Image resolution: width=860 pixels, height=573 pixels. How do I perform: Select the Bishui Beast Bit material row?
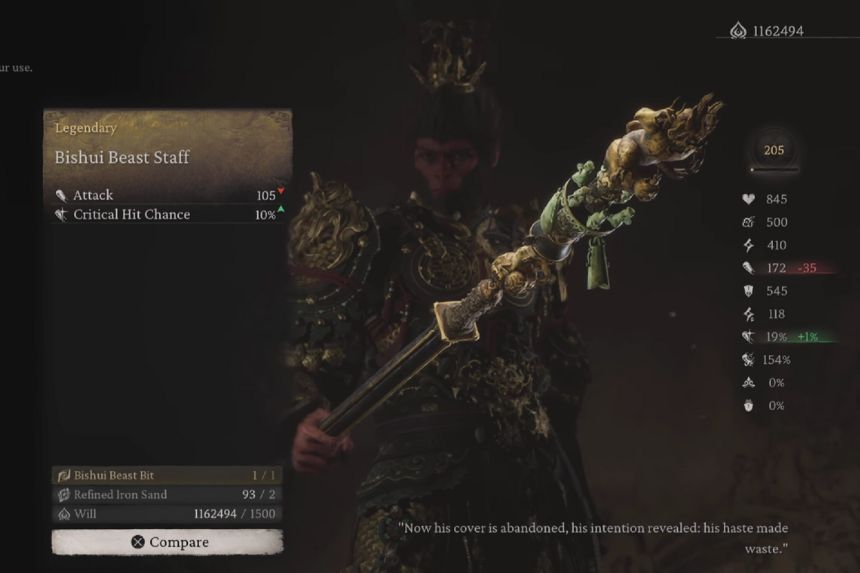coord(167,476)
